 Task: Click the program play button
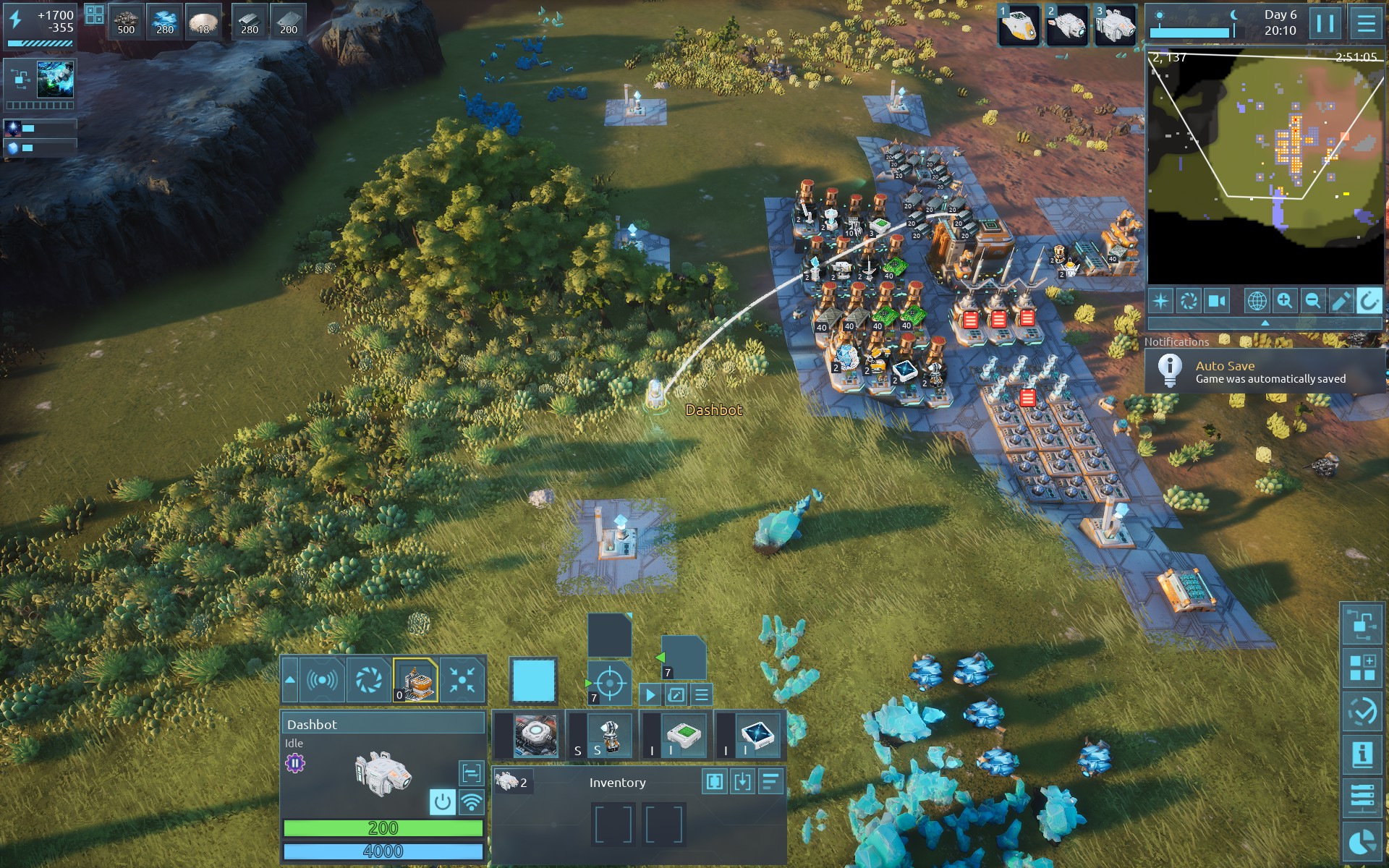coord(650,695)
